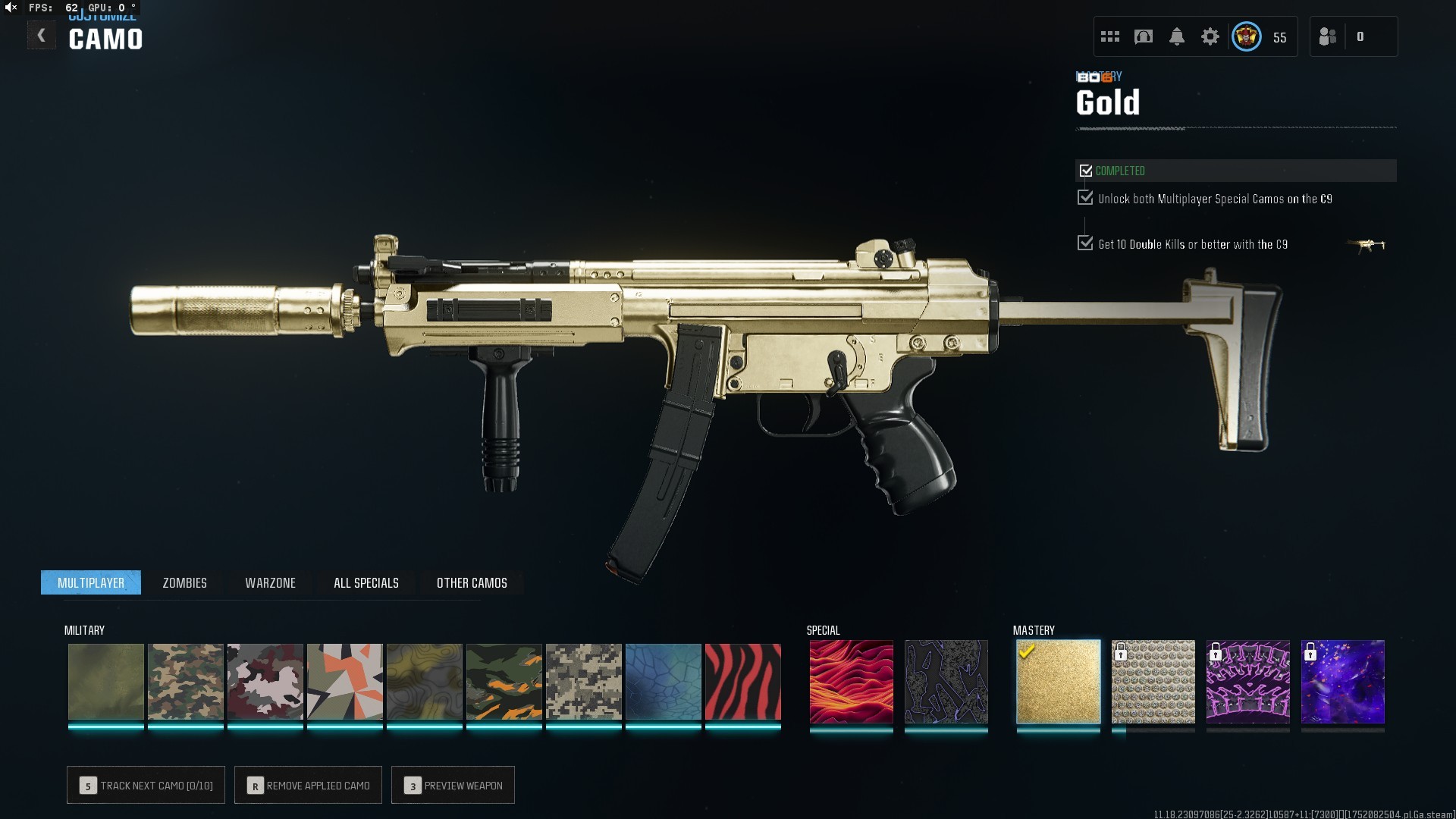The width and height of the screenshot is (1456, 819).
Task: Choose the Multiplayer camo tab
Action: [91, 582]
